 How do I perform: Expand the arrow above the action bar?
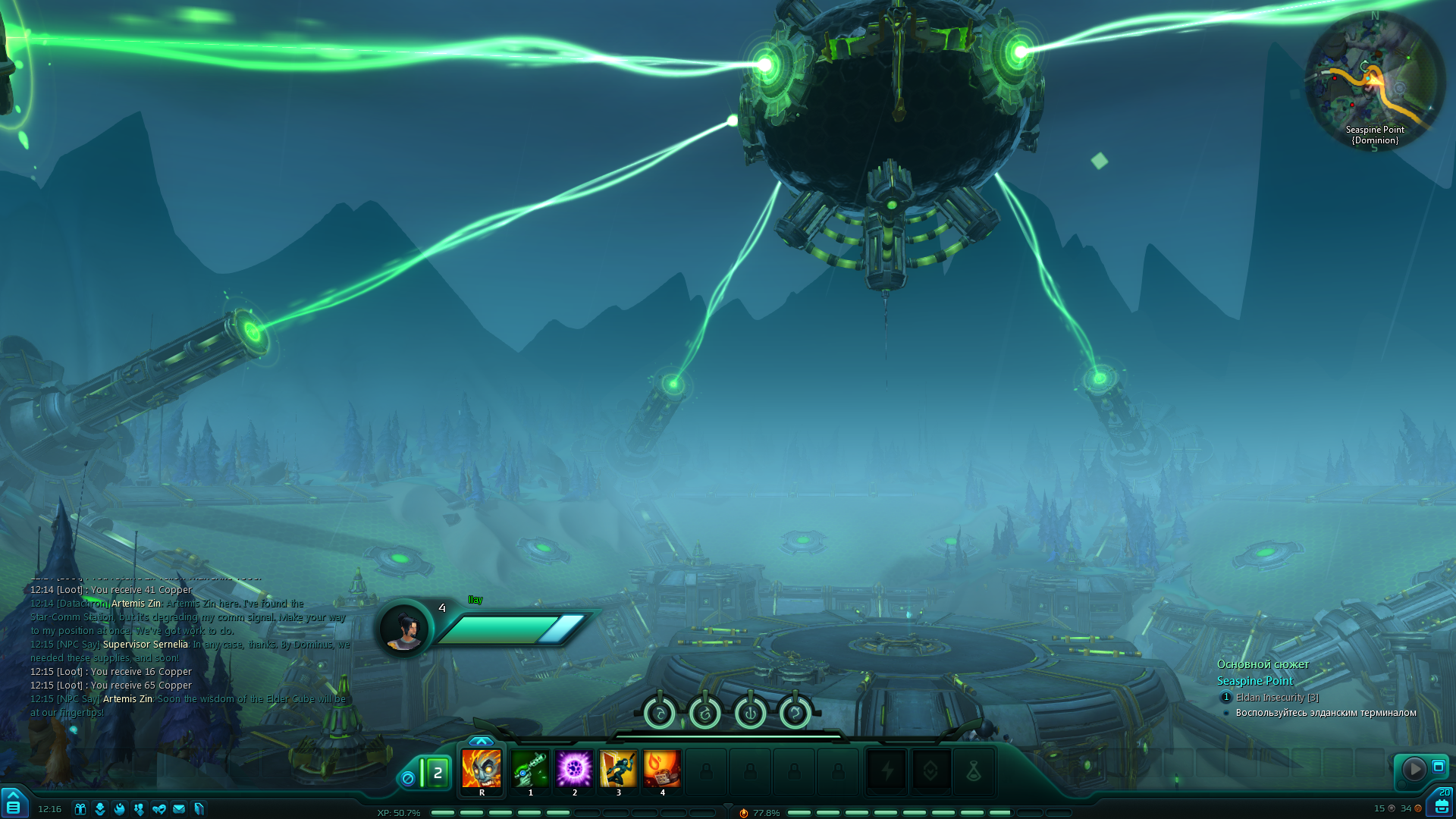point(481,741)
